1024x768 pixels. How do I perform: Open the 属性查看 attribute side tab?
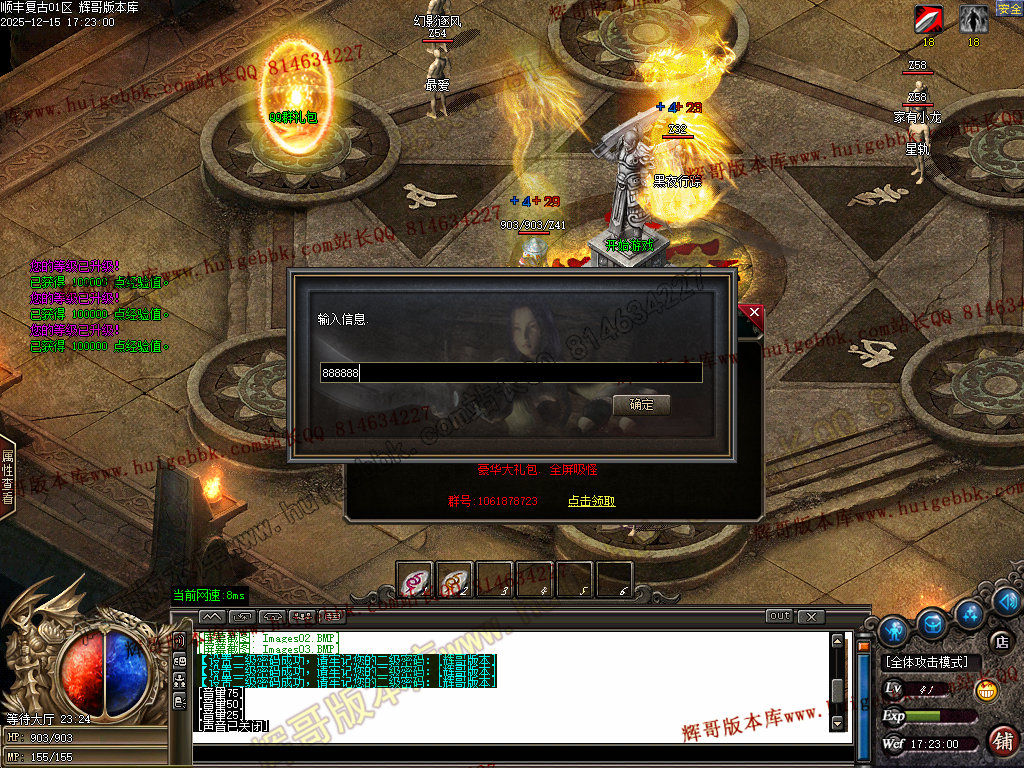[7, 476]
